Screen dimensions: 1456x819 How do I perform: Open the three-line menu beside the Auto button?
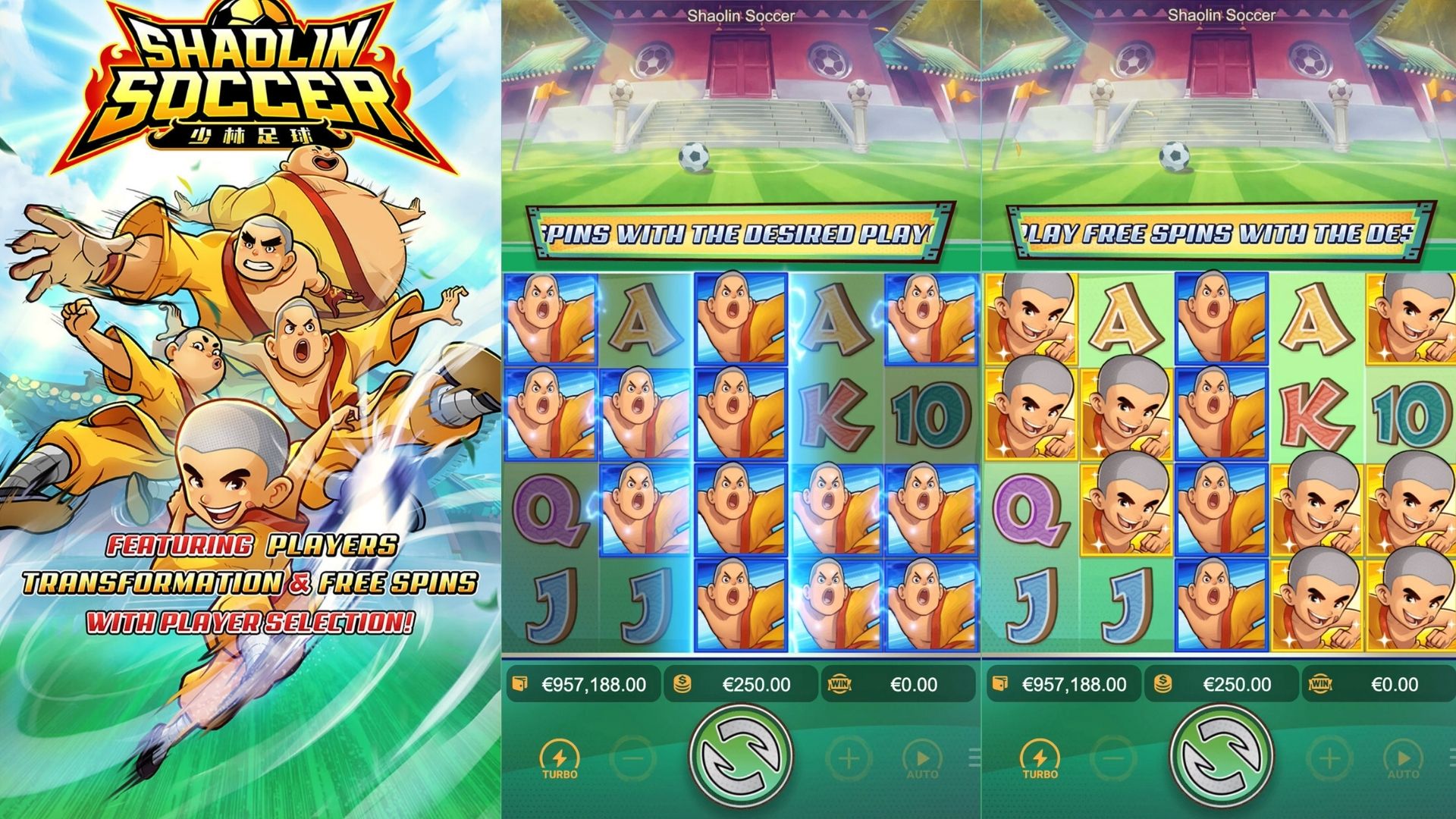tap(974, 758)
